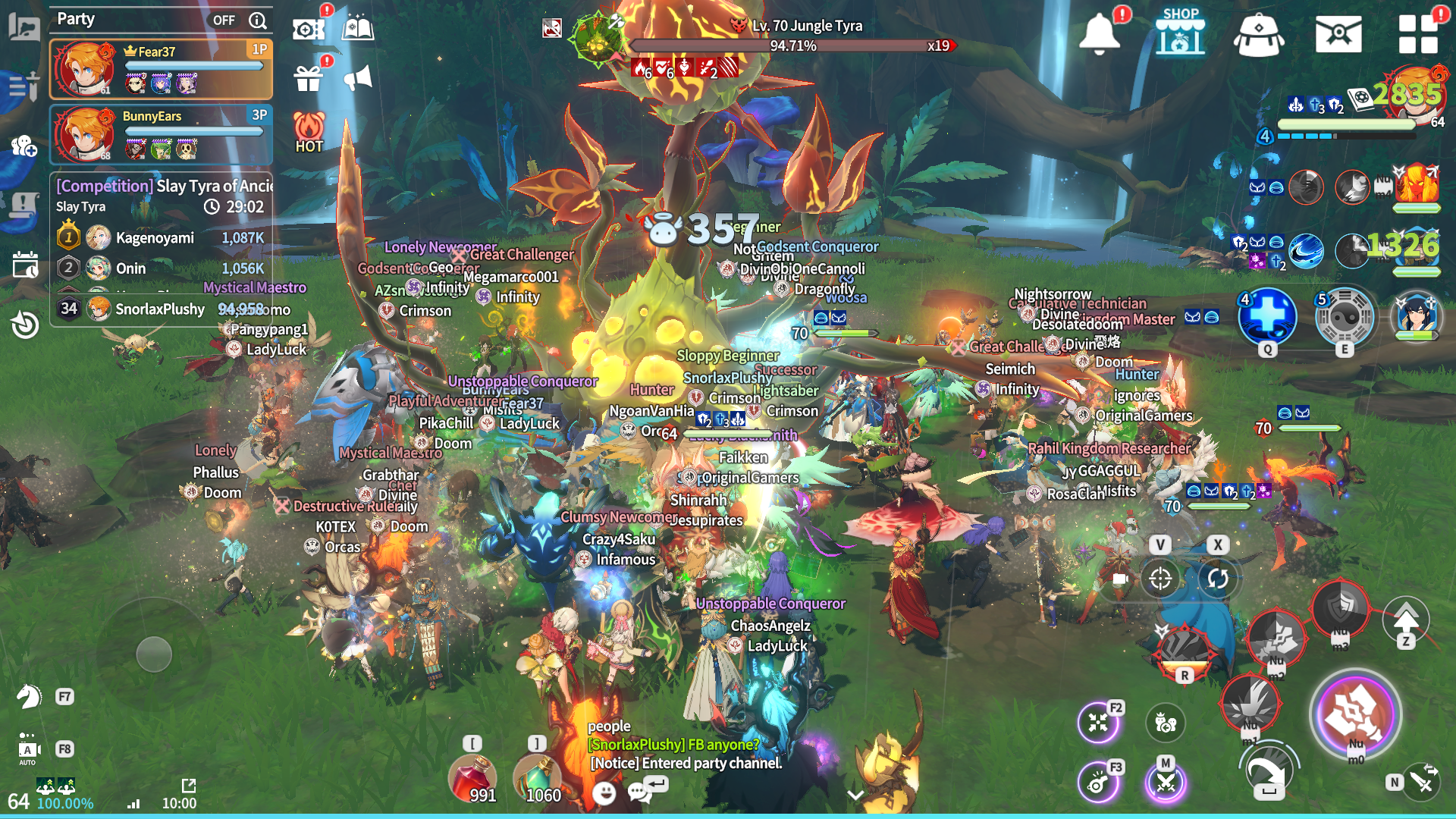Use the teal mana potion

tap(537, 778)
